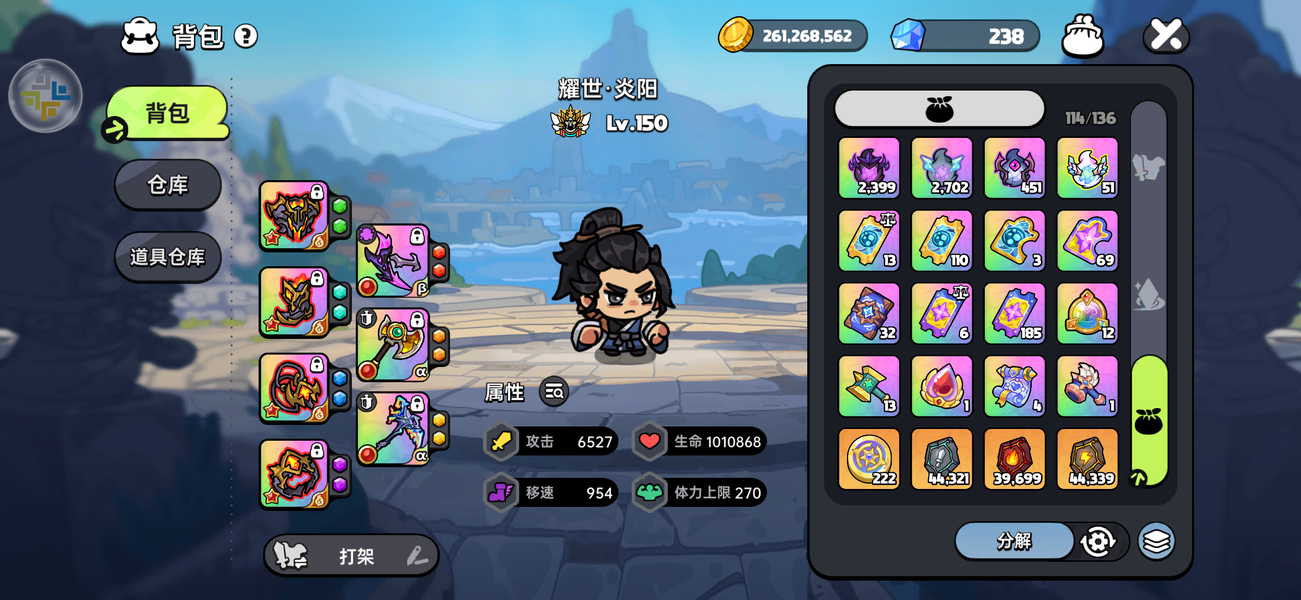1301x600 pixels.
Task: Open the question mark help icon beside 背包
Action: coord(246,36)
